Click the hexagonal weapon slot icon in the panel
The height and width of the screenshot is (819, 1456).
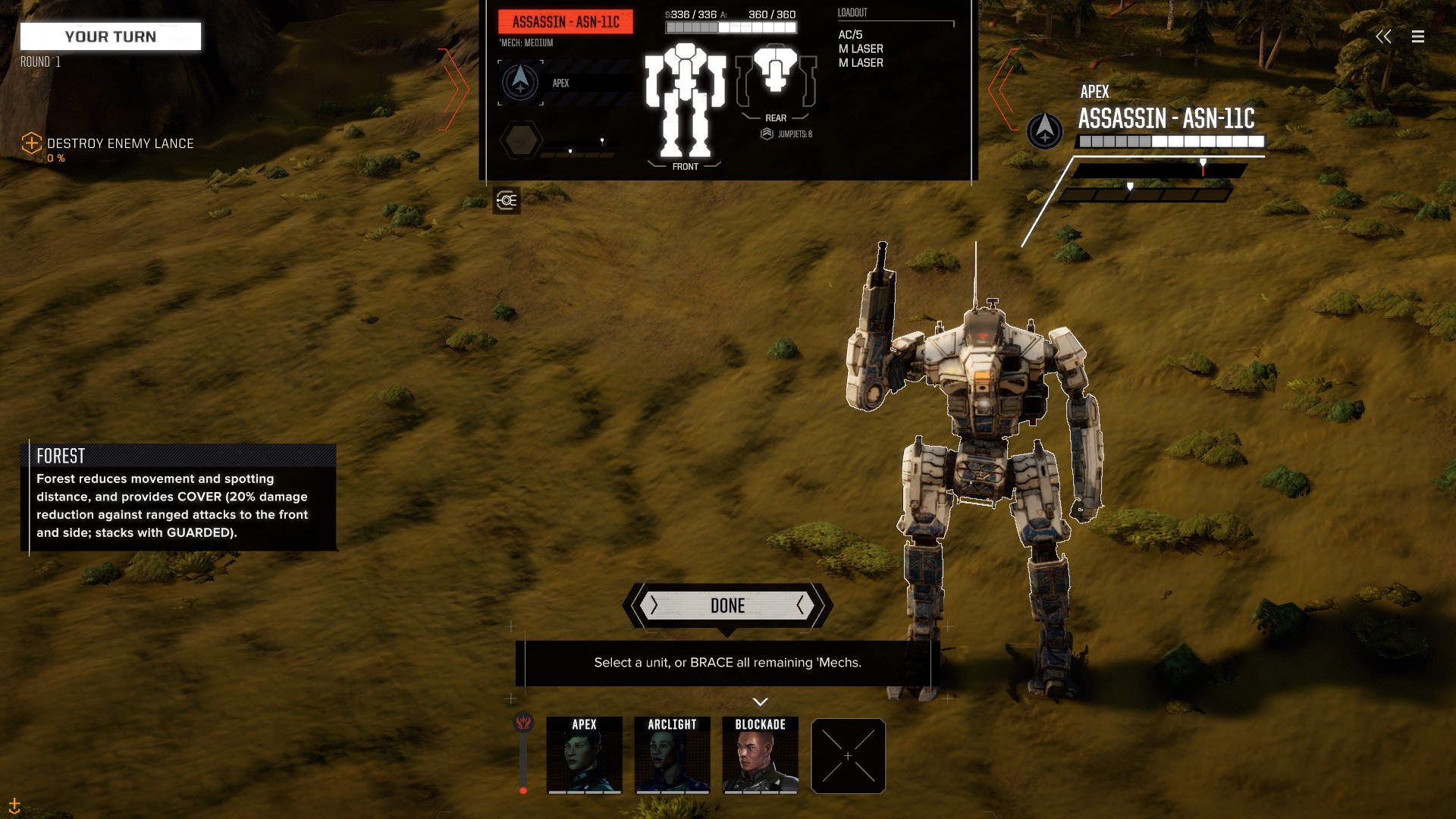tap(521, 140)
